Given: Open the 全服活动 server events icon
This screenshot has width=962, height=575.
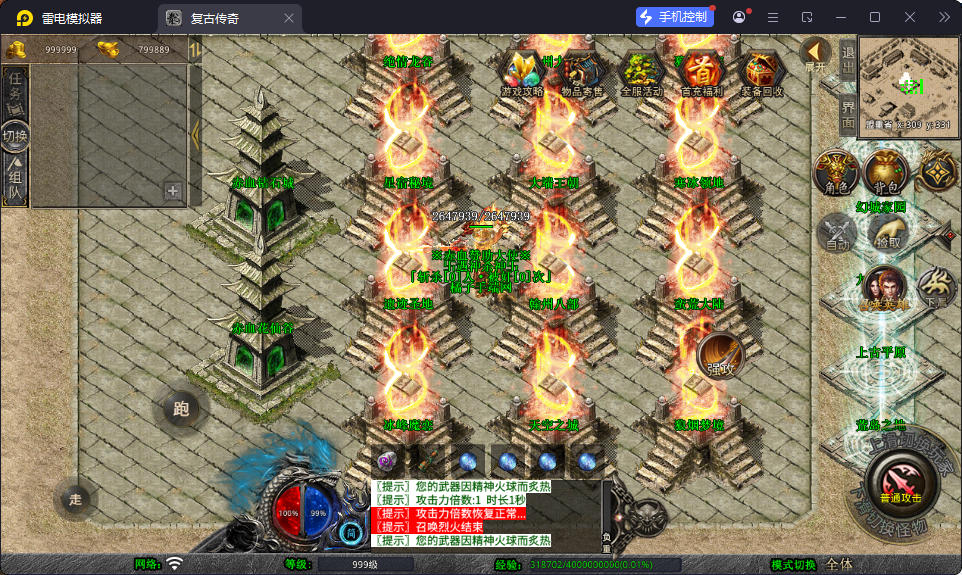Looking at the screenshot, I should point(641,72).
